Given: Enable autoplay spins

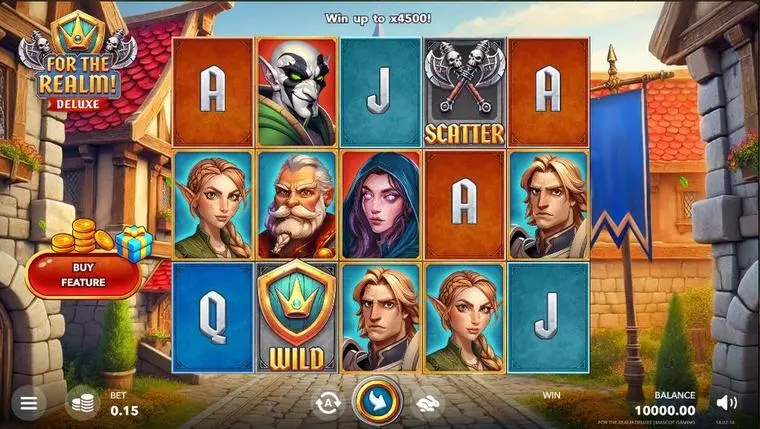Looking at the screenshot, I should [x=327, y=402].
